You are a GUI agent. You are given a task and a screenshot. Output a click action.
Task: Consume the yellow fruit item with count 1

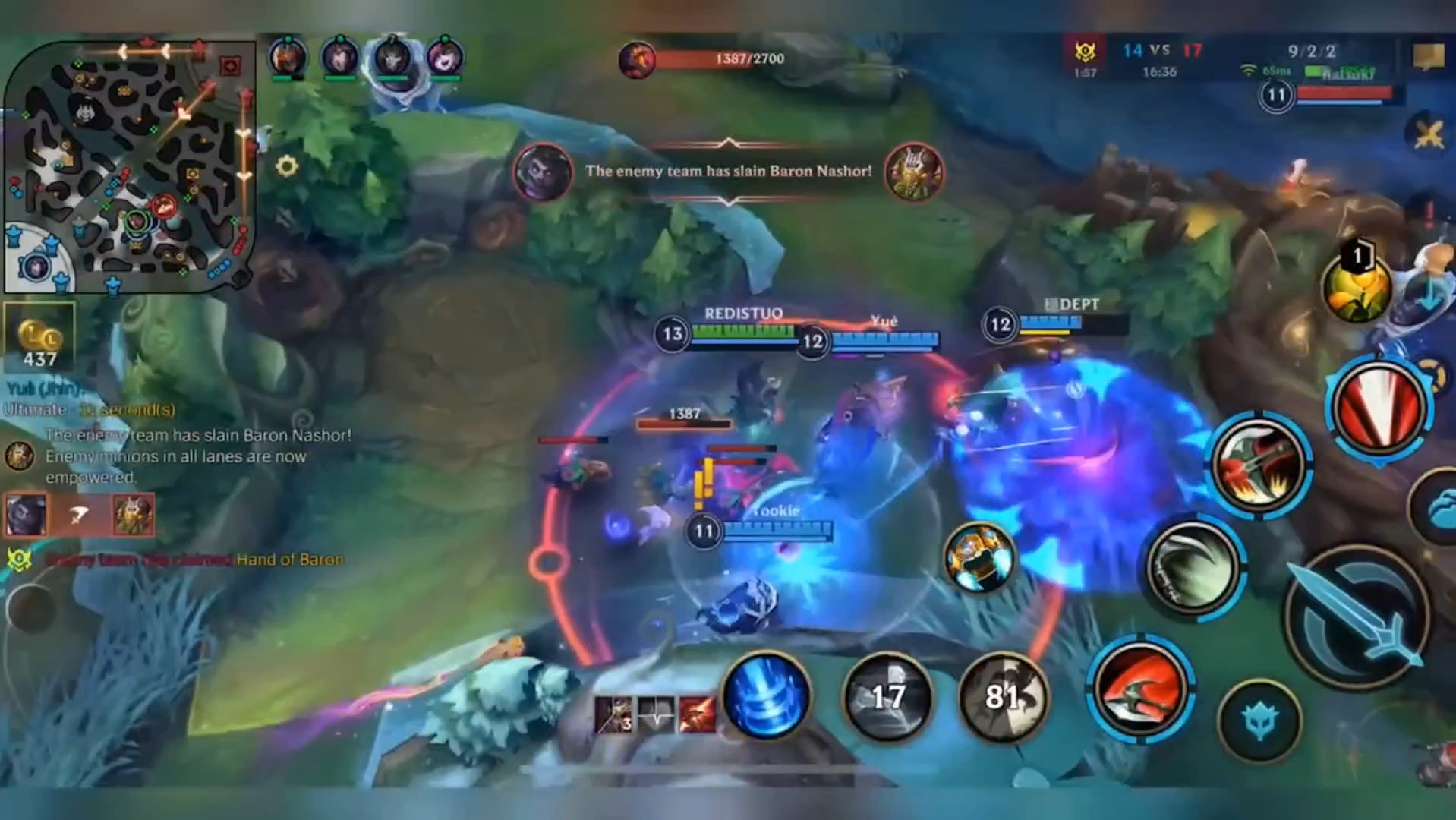[x=1356, y=287]
